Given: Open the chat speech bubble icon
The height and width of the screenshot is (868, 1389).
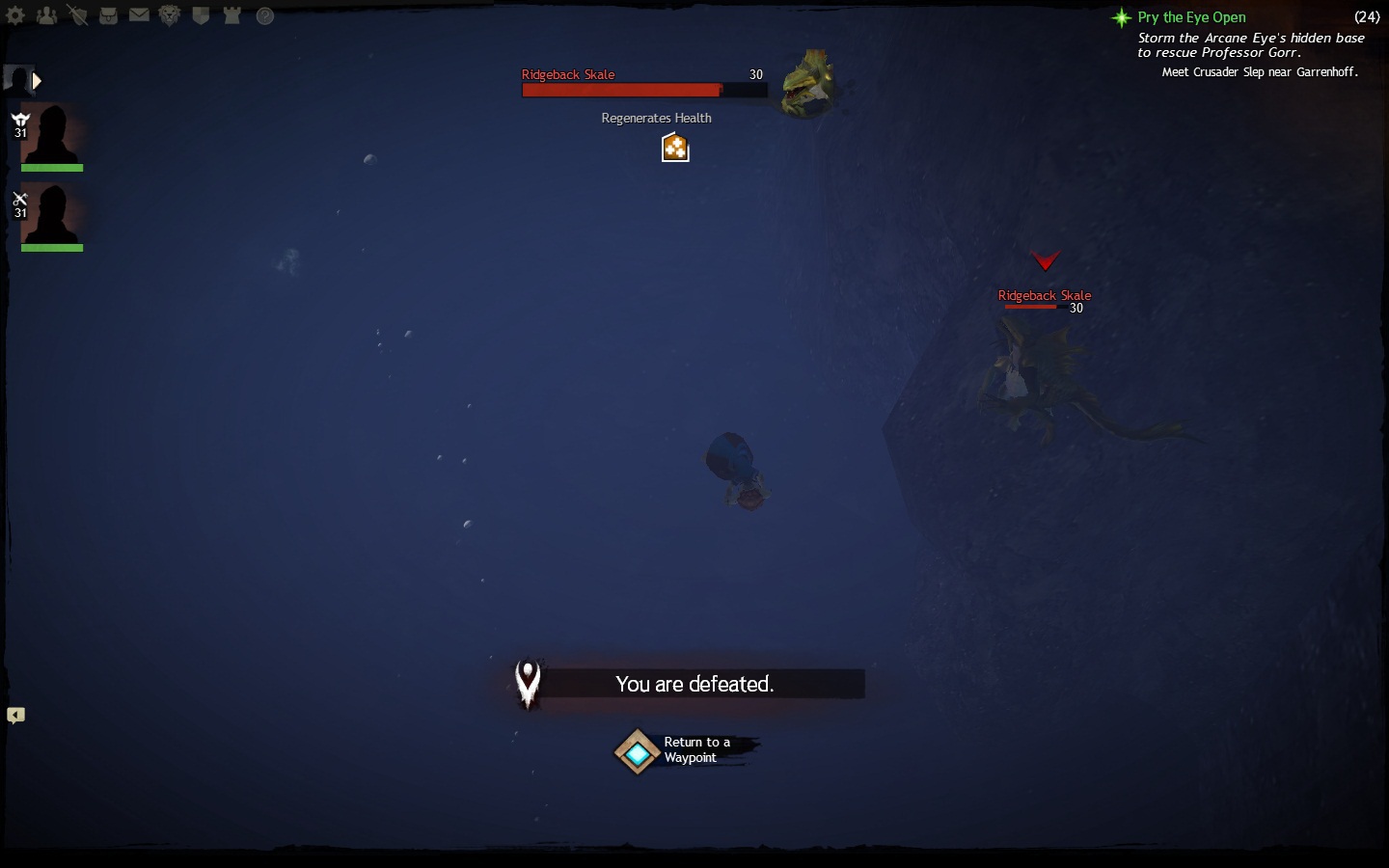Looking at the screenshot, I should pos(16,716).
